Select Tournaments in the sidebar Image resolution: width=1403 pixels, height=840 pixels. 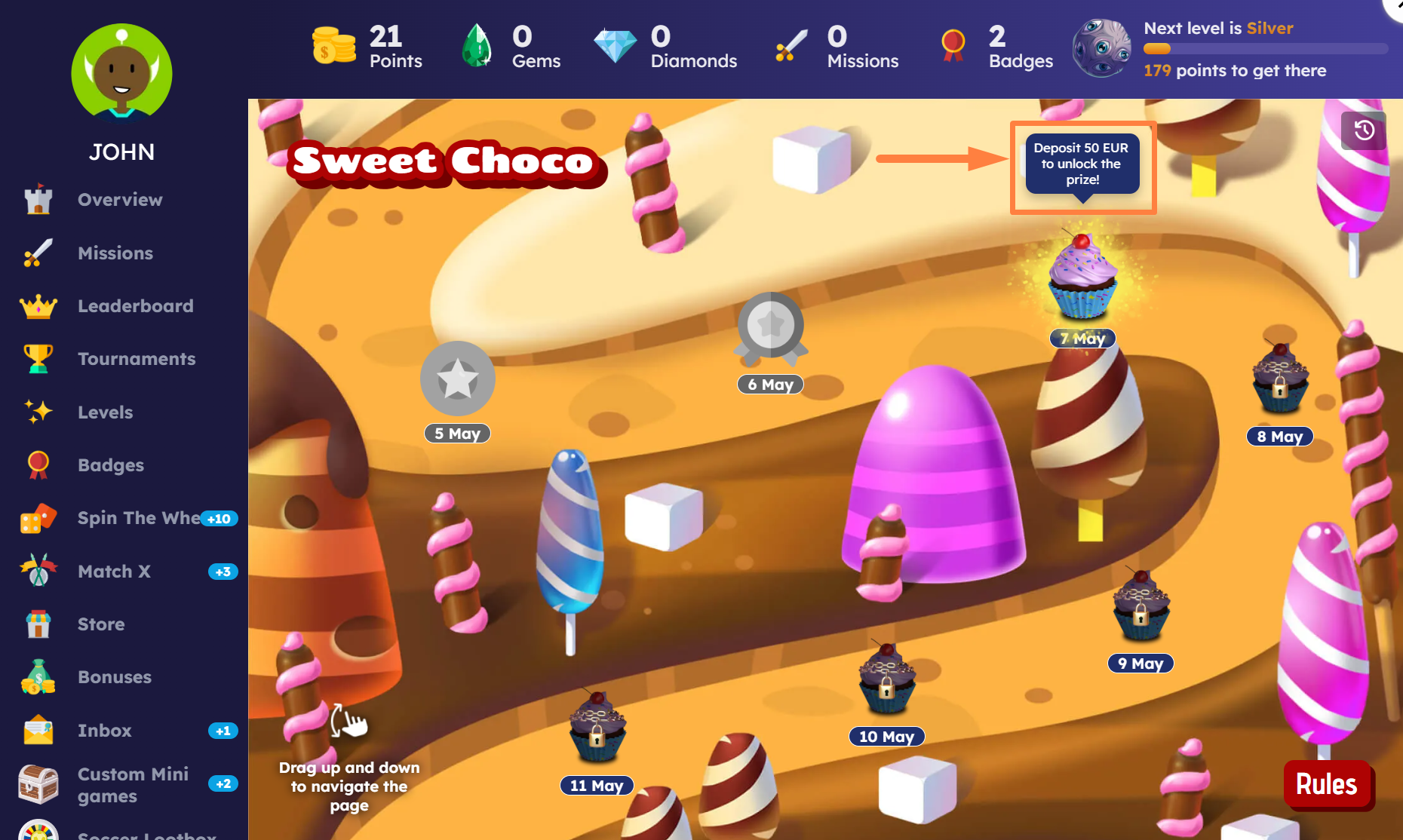click(x=136, y=359)
